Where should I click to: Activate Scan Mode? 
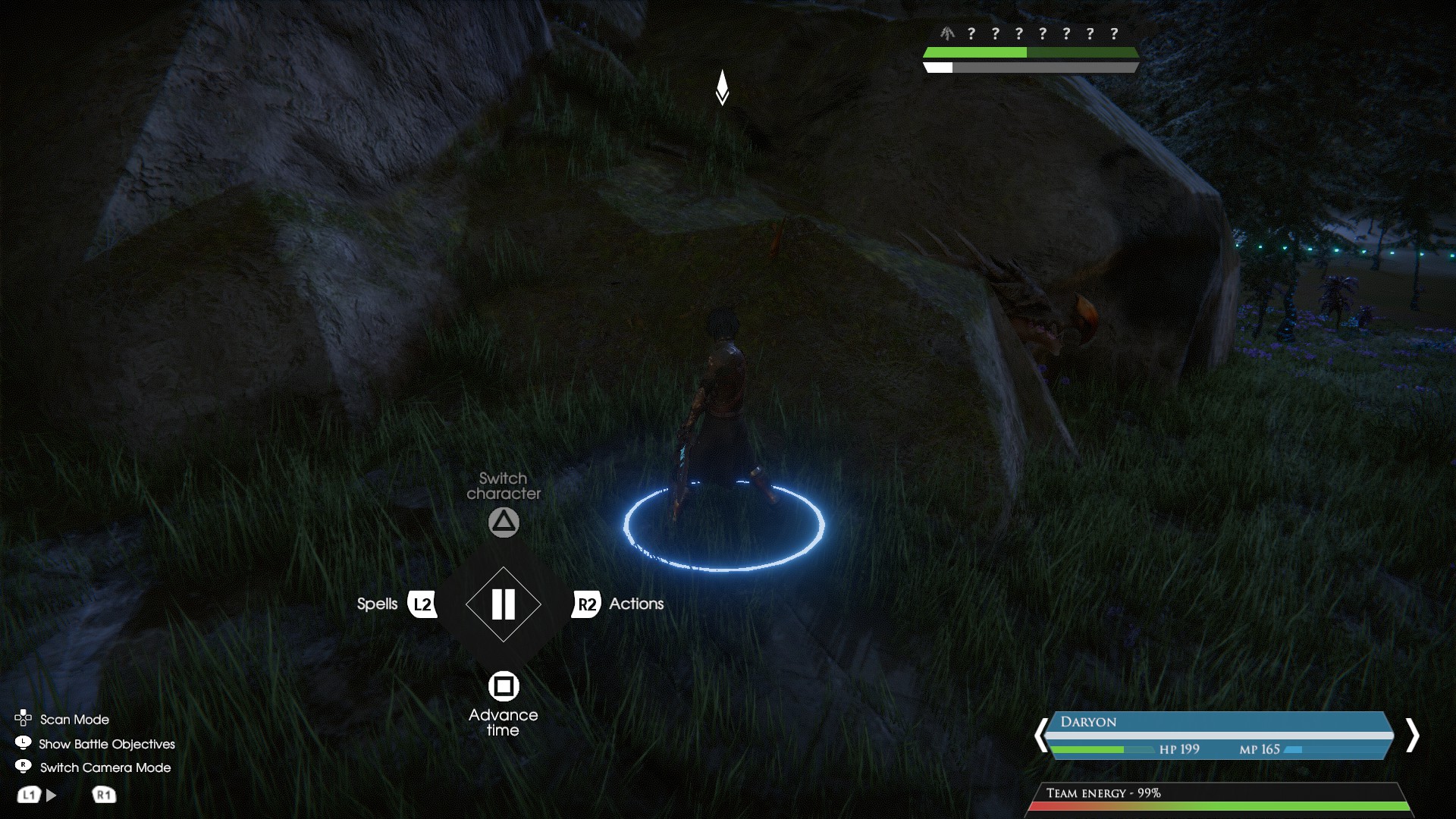coord(74,719)
